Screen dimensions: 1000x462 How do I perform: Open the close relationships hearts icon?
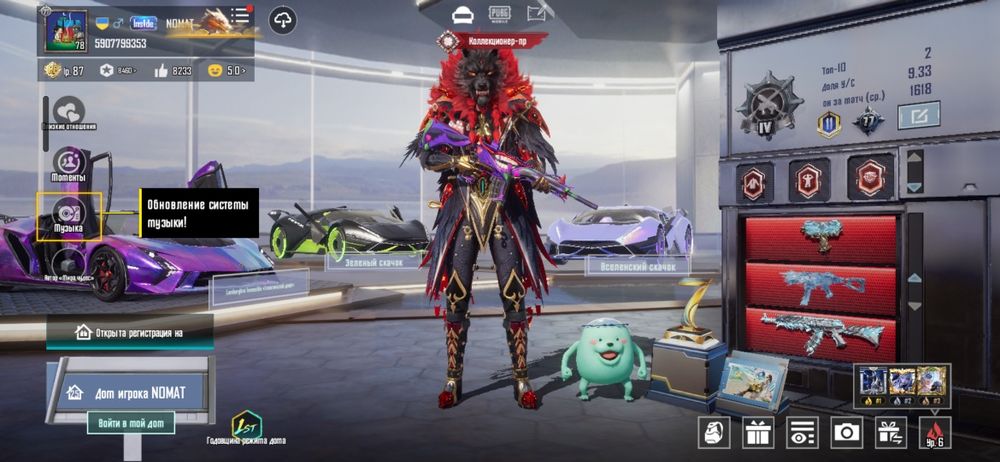click(x=69, y=112)
